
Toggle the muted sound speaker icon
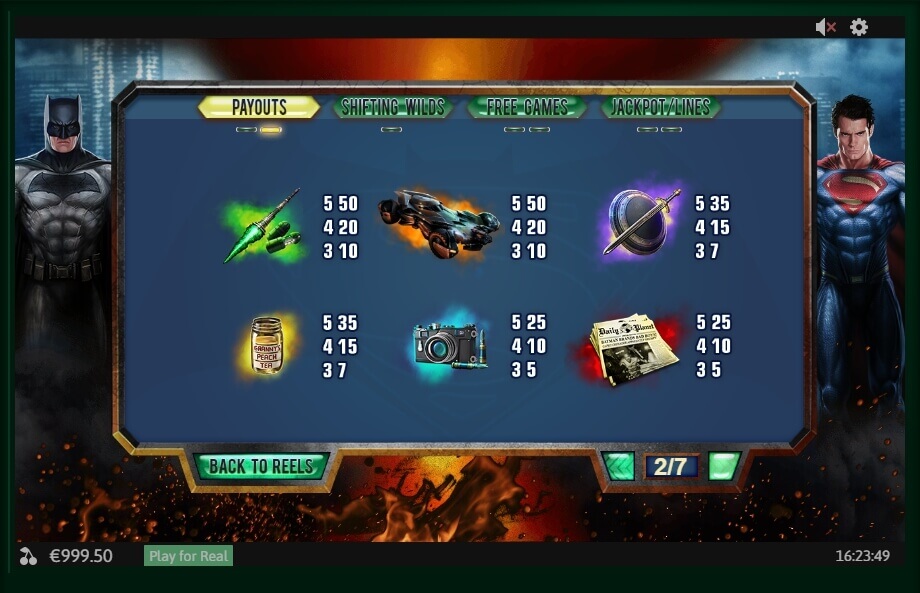[x=825, y=27]
